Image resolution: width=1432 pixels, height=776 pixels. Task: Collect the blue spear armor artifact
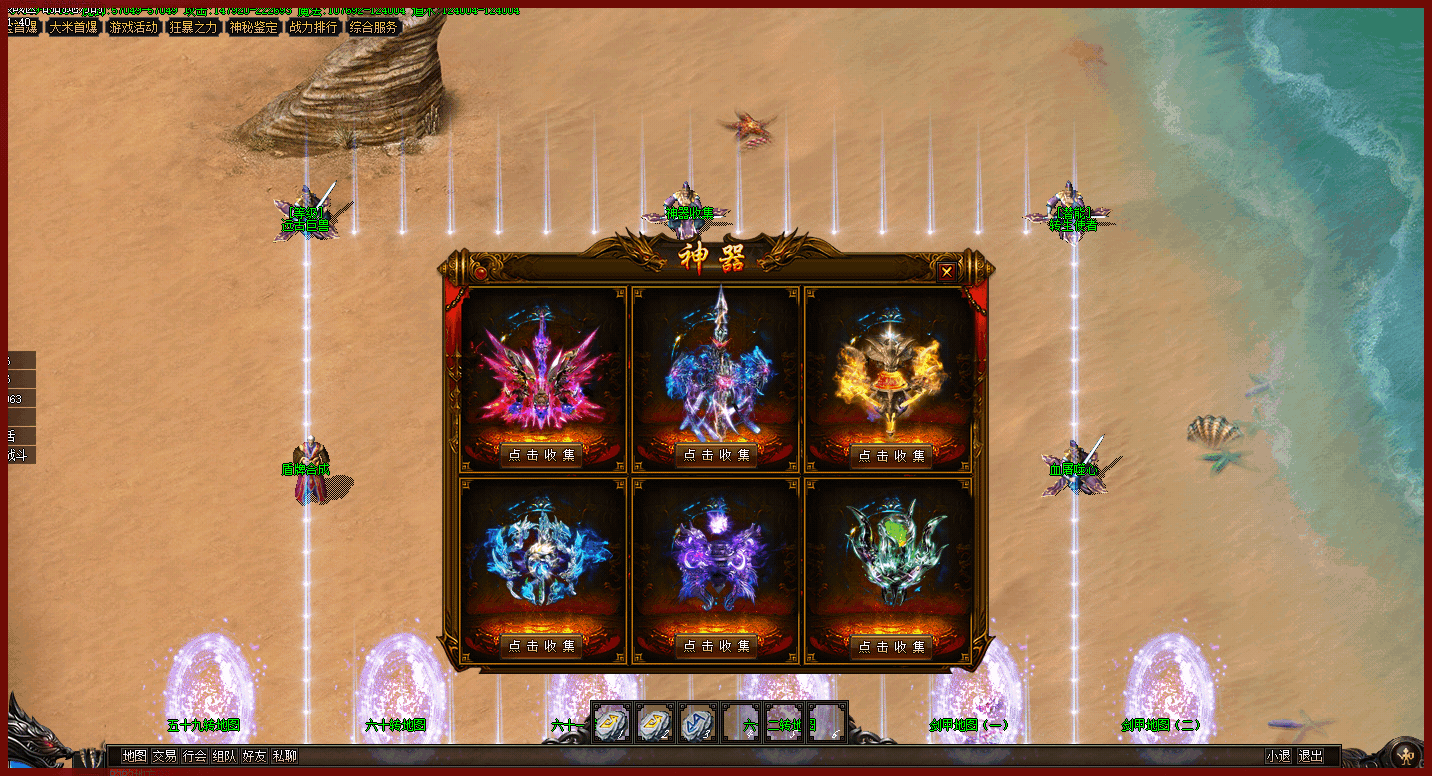(716, 455)
